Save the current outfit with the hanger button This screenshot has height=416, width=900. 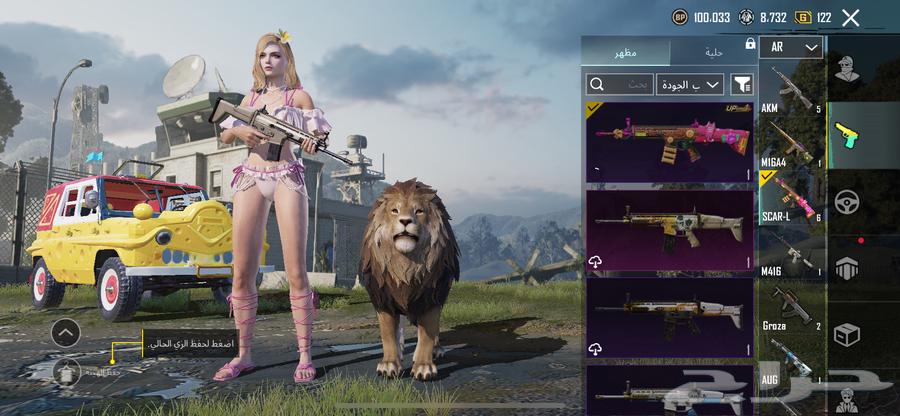point(66,371)
